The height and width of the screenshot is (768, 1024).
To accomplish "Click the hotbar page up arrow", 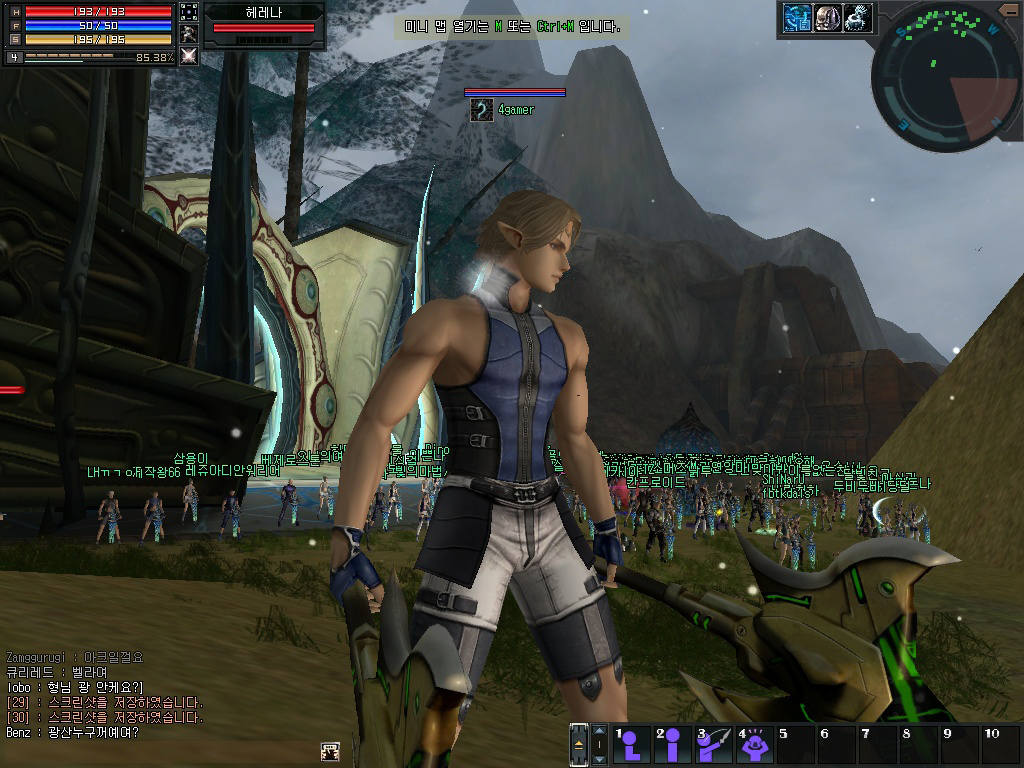I will [599, 732].
